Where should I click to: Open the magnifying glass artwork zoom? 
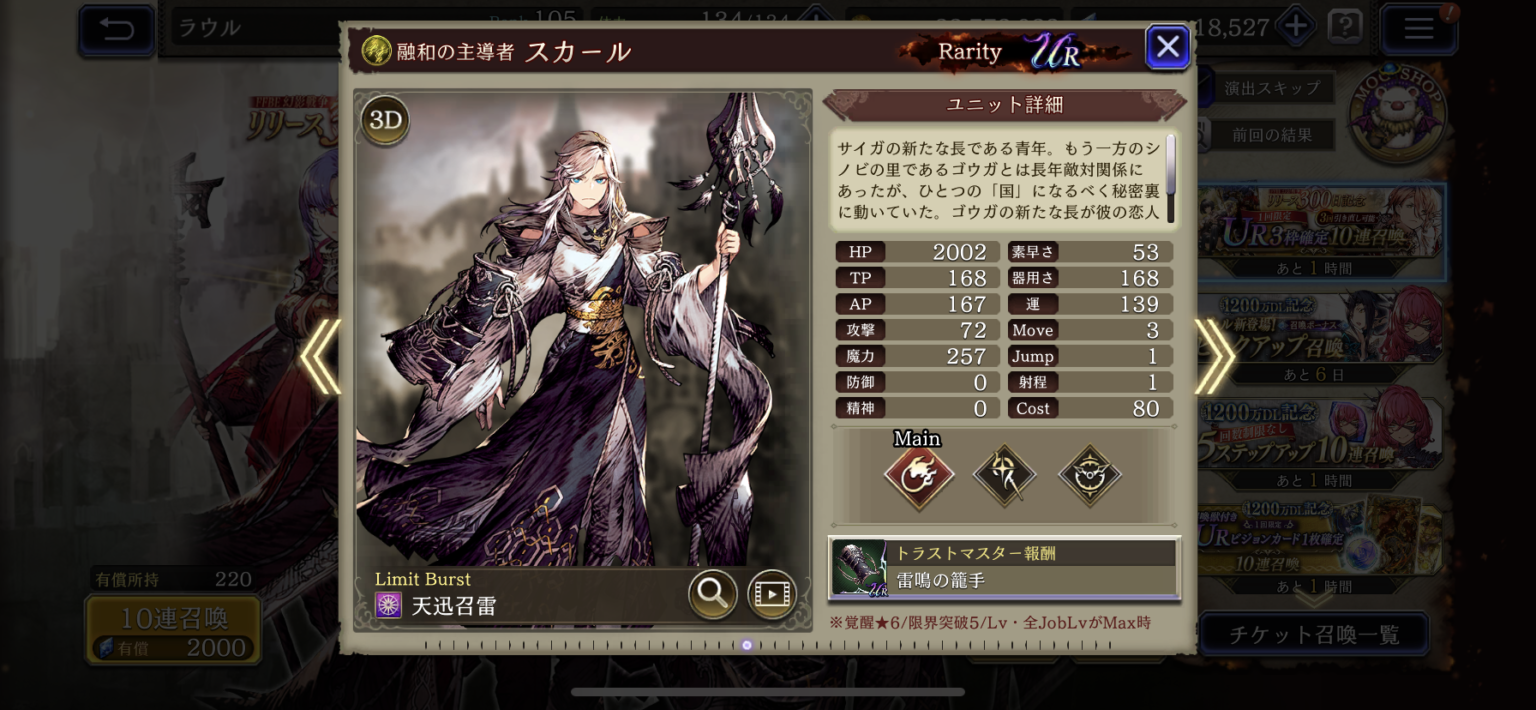tap(712, 594)
